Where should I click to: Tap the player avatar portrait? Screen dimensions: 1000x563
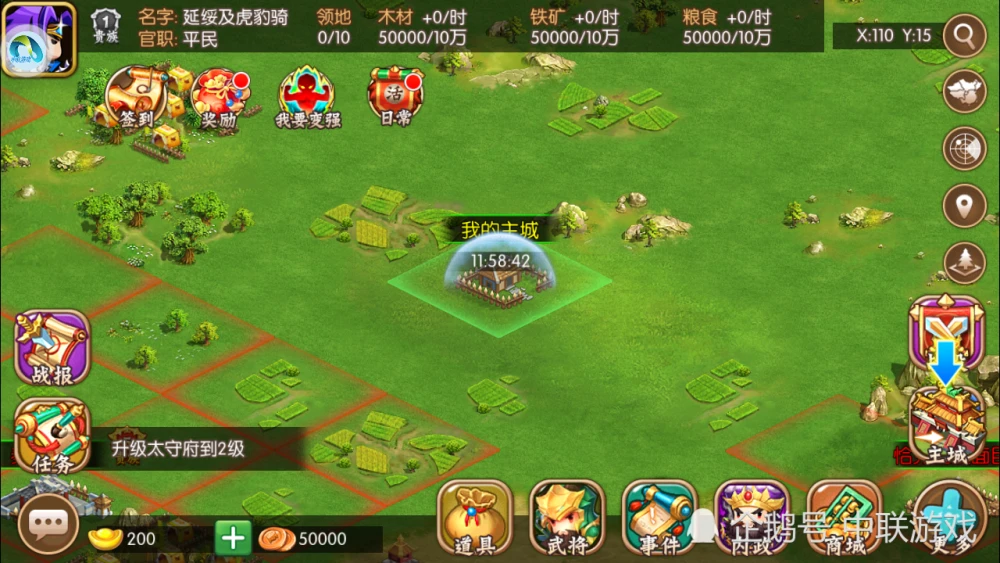pyautogui.click(x=39, y=39)
